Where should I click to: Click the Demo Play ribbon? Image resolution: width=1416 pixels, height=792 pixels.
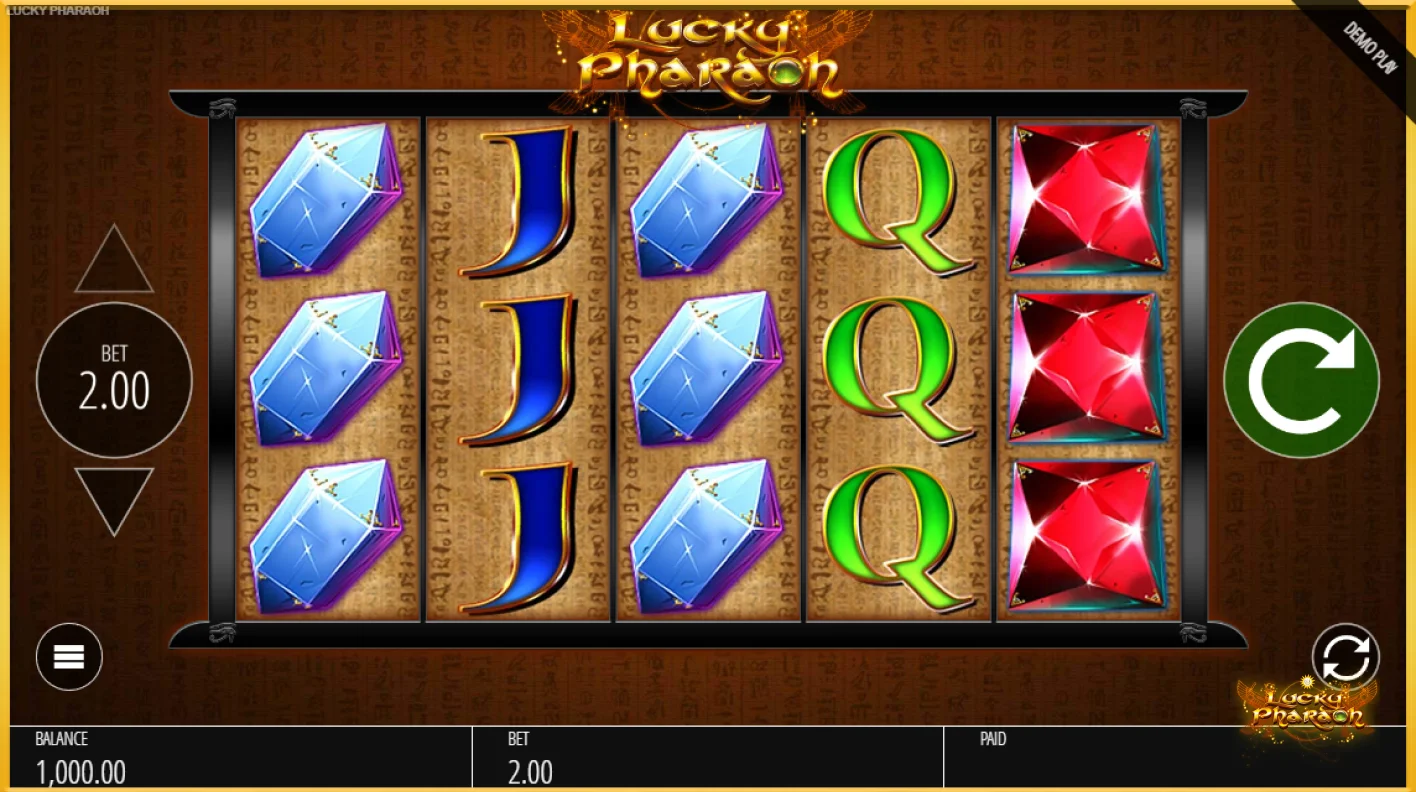1369,45
